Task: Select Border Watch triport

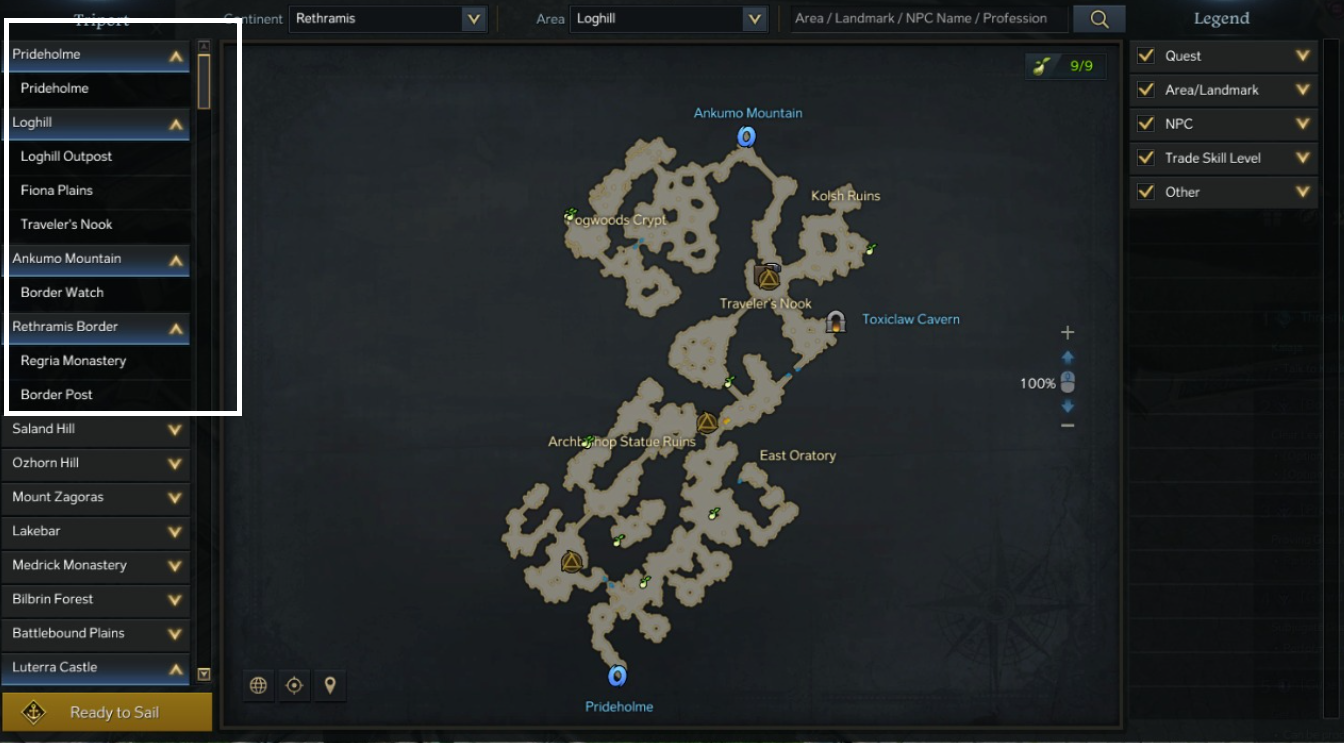Action: (x=62, y=292)
